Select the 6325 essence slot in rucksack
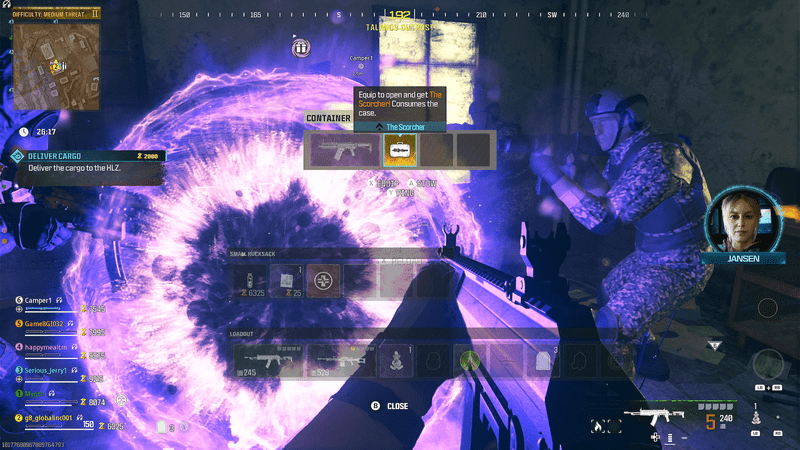Image resolution: width=800 pixels, height=450 pixels. click(249, 280)
